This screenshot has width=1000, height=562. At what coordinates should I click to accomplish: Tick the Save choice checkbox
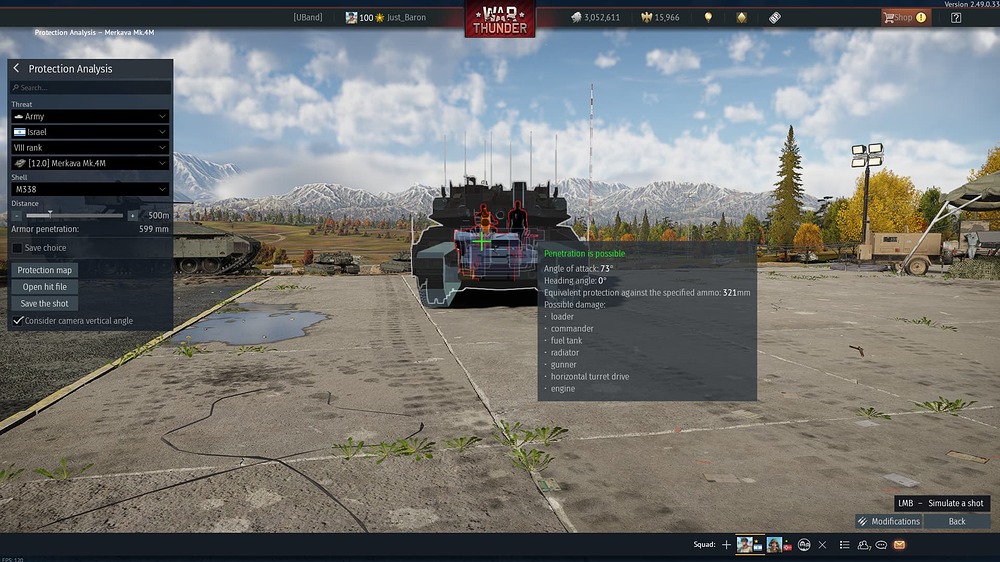click(18, 248)
